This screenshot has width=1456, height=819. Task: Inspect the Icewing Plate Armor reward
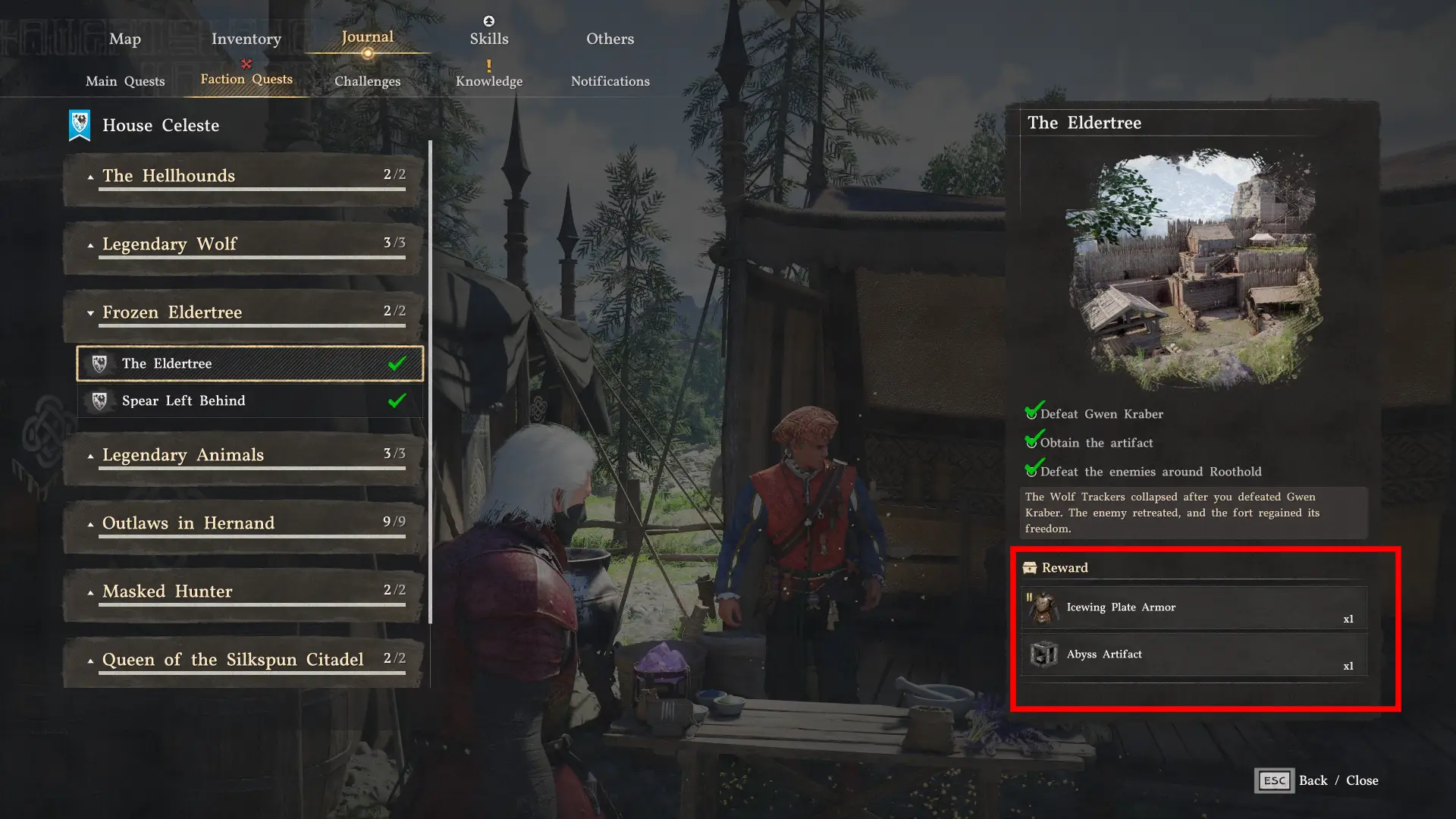tap(1194, 607)
